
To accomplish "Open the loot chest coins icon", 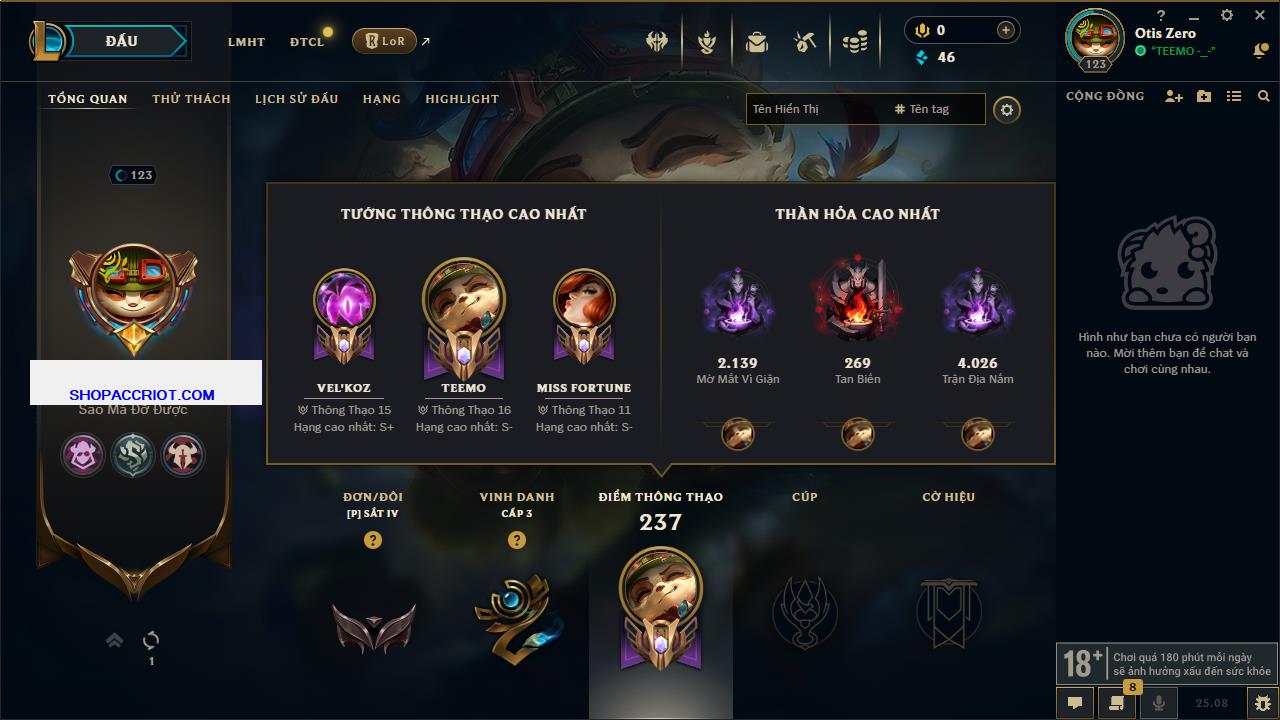I will pos(854,42).
